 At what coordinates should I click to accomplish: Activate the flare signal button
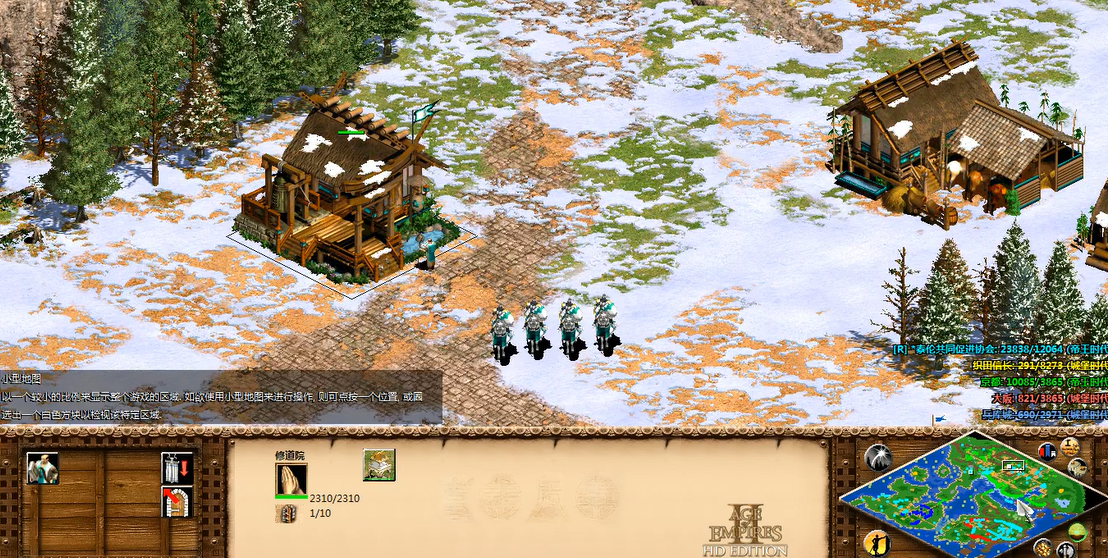tap(877, 458)
